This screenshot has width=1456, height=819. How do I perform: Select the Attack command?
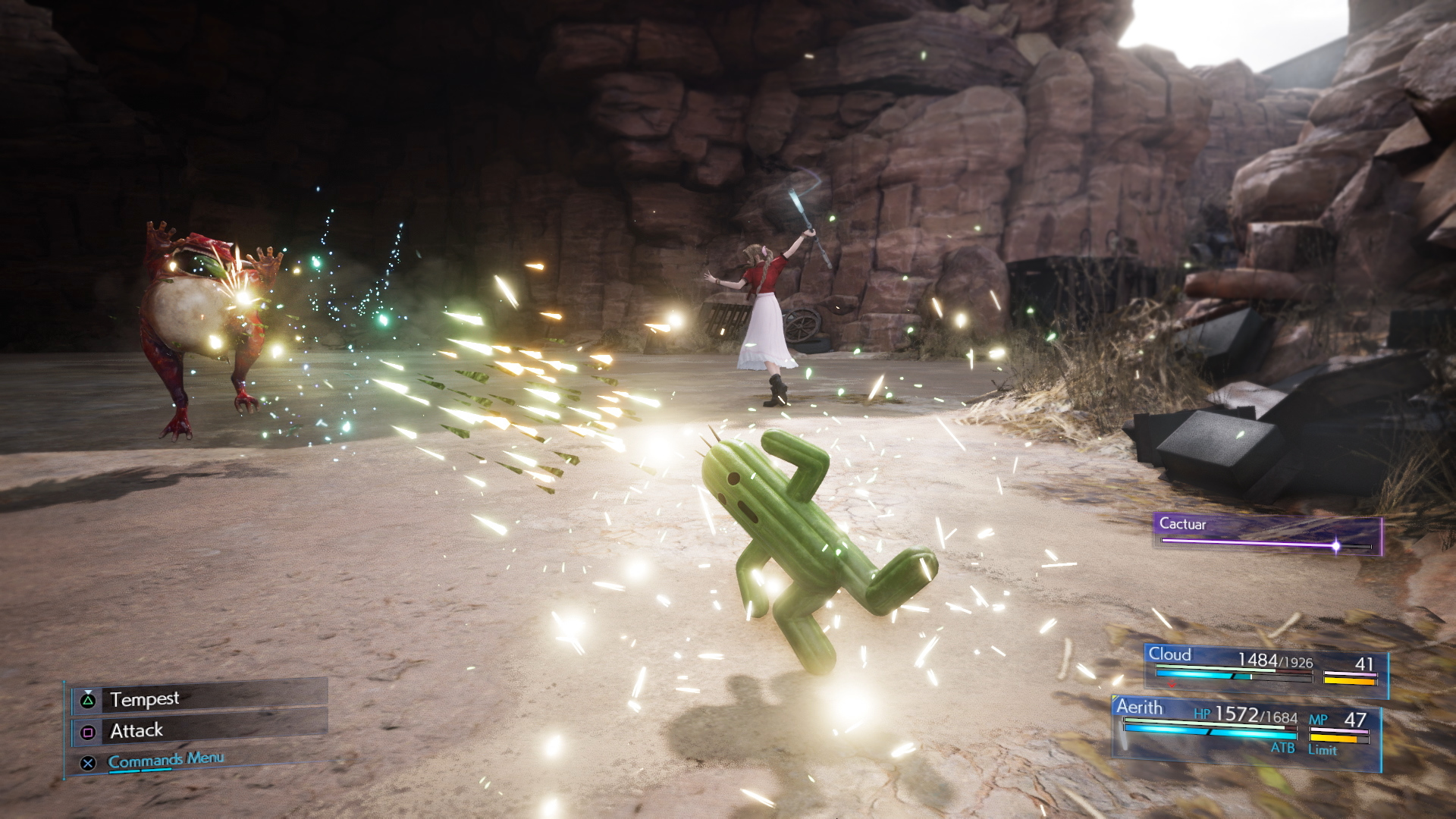coord(137,731)
